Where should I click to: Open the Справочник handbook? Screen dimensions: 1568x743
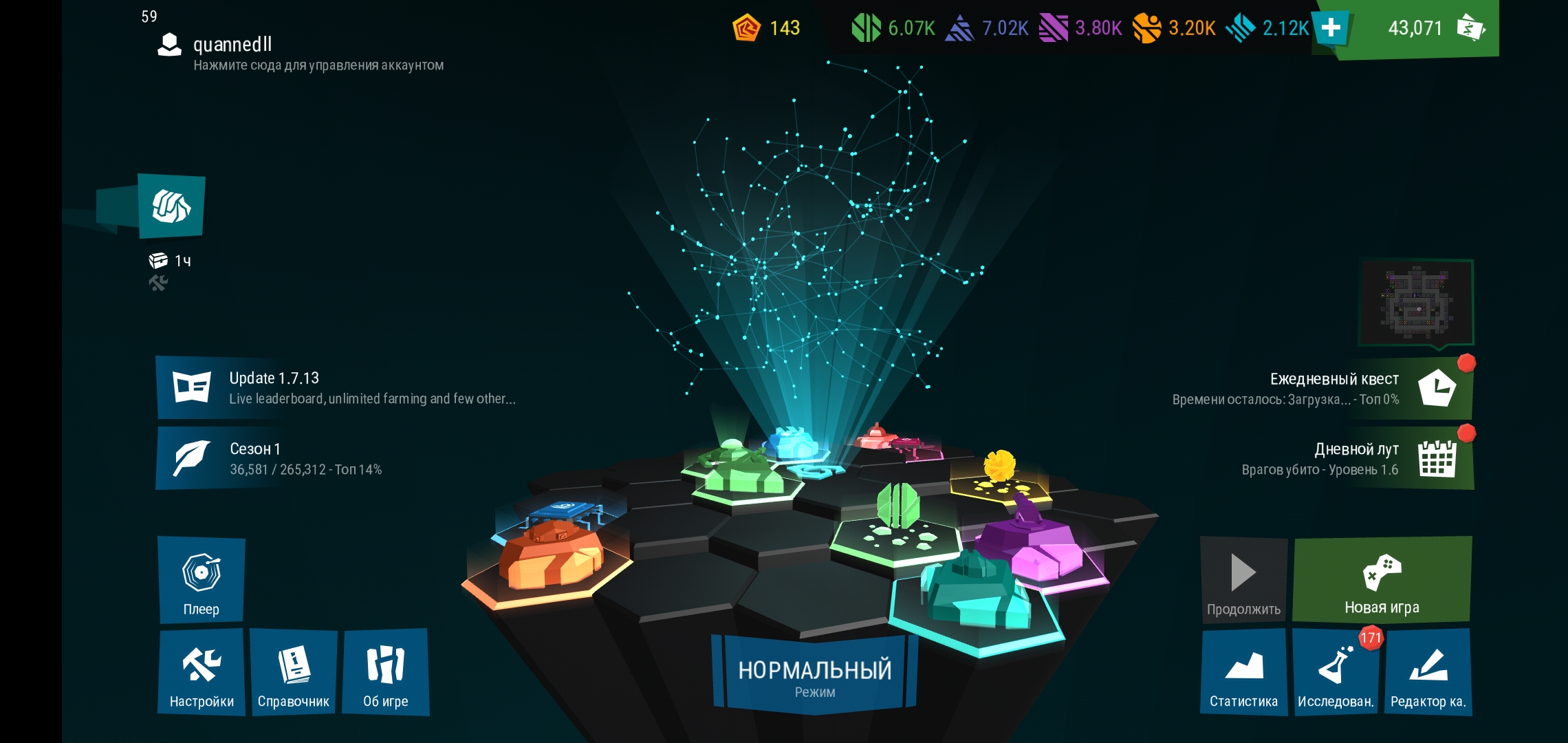click(294, 672)
